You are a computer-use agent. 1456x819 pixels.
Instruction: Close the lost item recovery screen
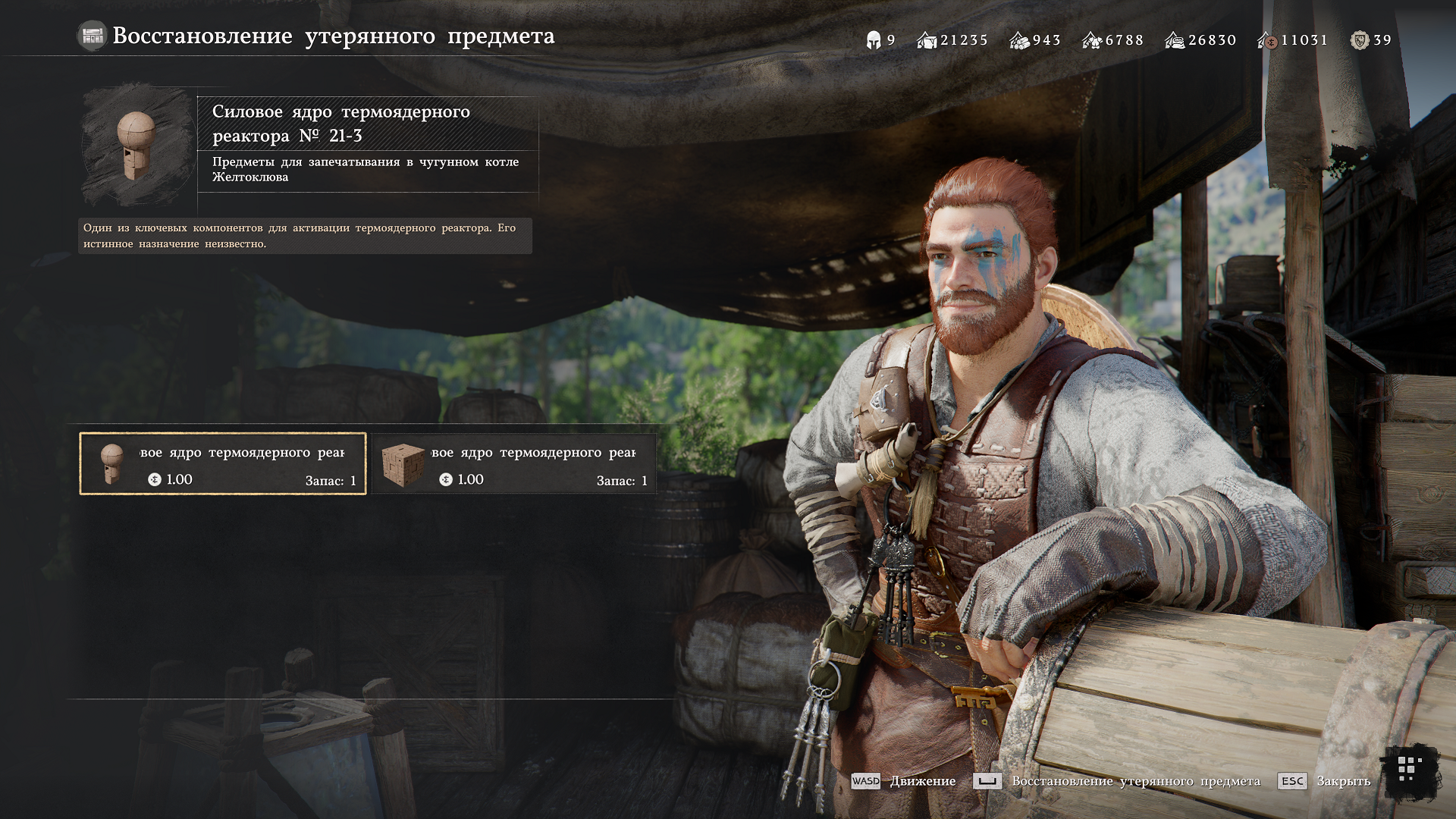tap(1324, 781)
